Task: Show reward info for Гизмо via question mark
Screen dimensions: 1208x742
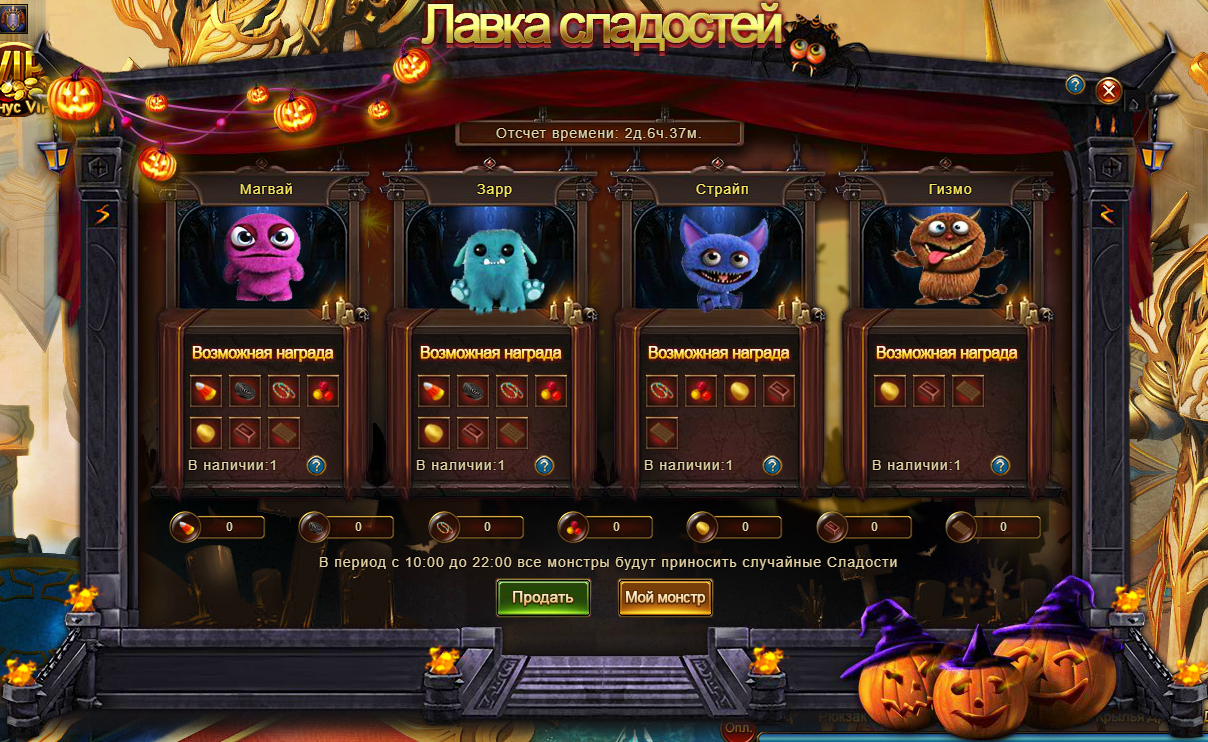Action: (x=1000, y=465)
